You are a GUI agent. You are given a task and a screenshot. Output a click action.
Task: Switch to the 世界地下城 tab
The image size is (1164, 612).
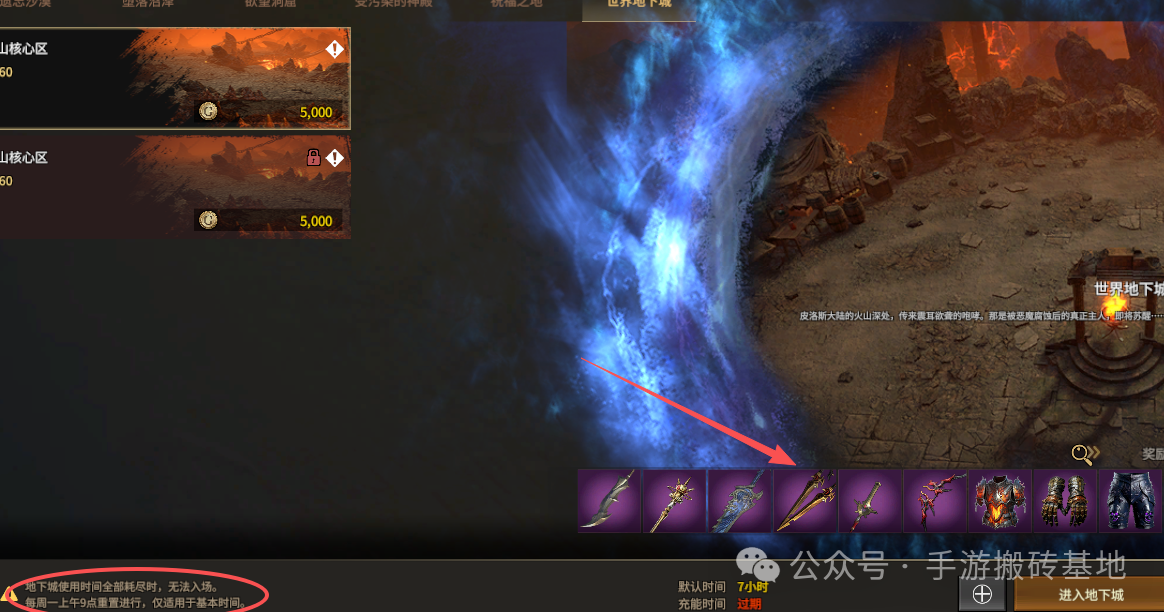[x=639, y=6]
